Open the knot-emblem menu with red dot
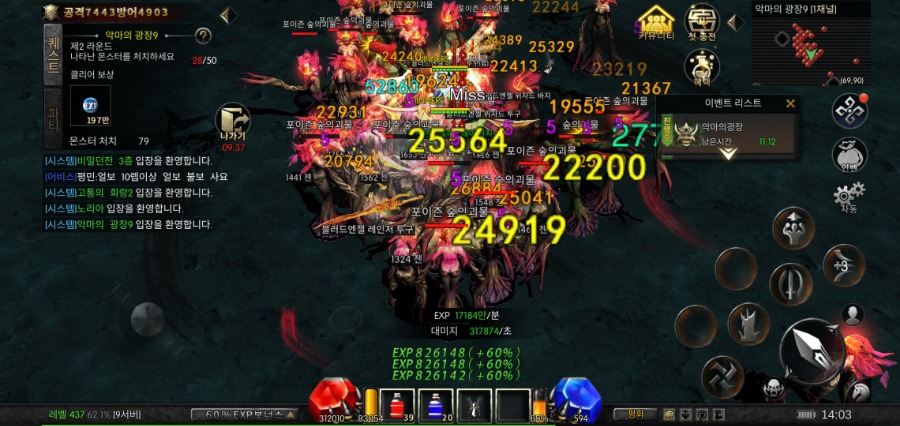The height and width of the screenshot is (426, 900). click(850, 110)
